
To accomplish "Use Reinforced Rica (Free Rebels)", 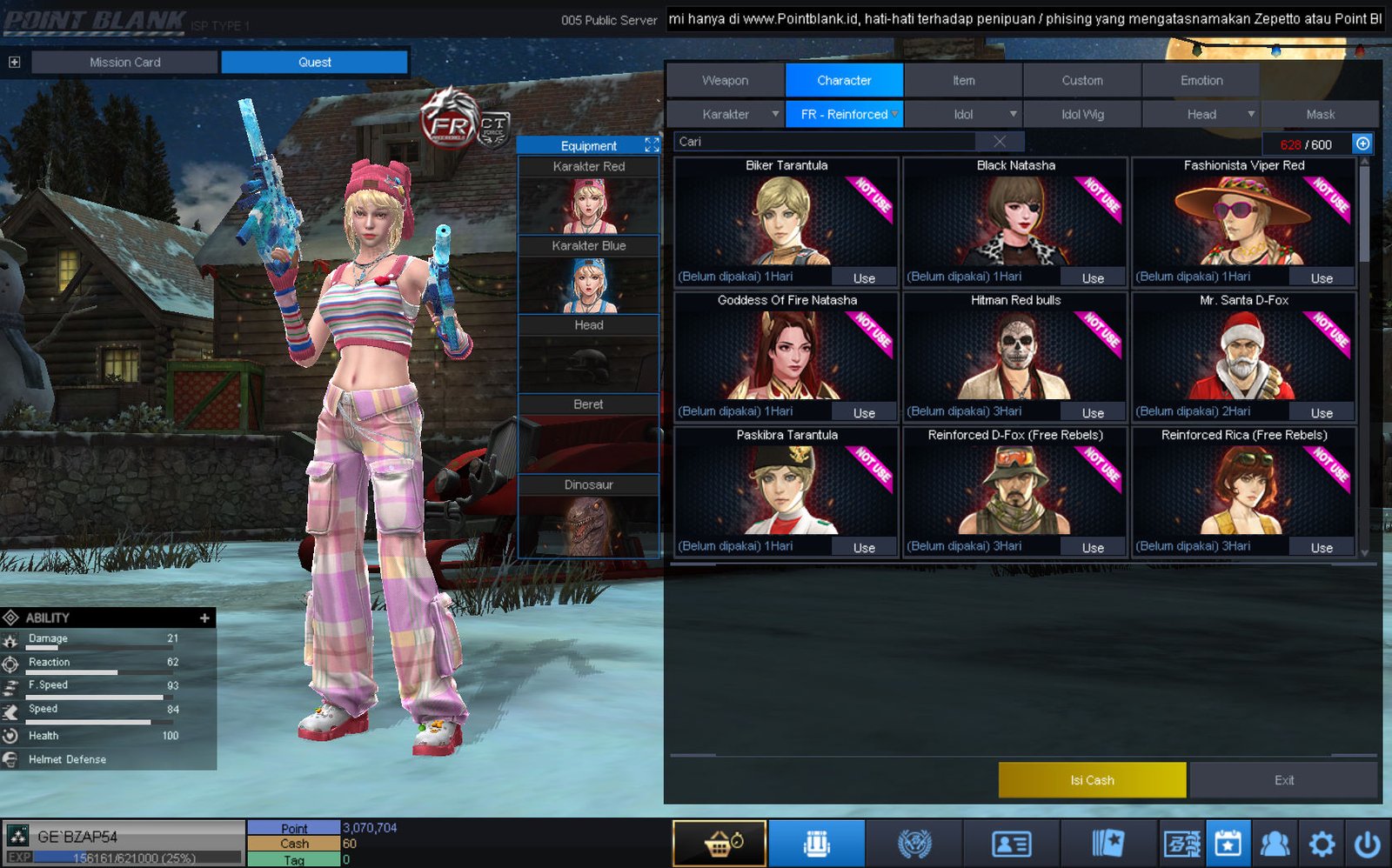I will tap(1322, 548).
